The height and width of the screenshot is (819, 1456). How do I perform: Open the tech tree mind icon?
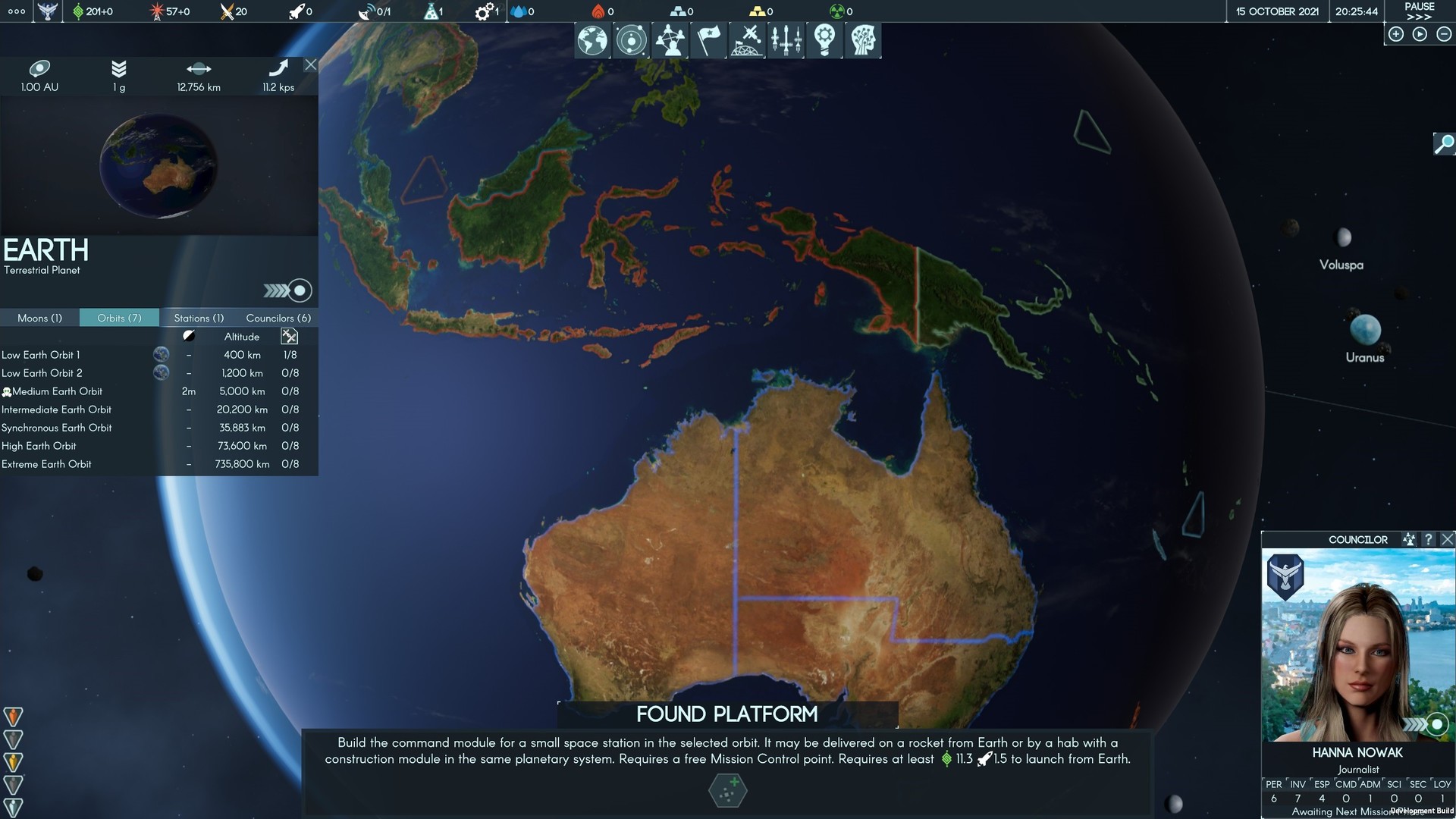click(863, 39)
